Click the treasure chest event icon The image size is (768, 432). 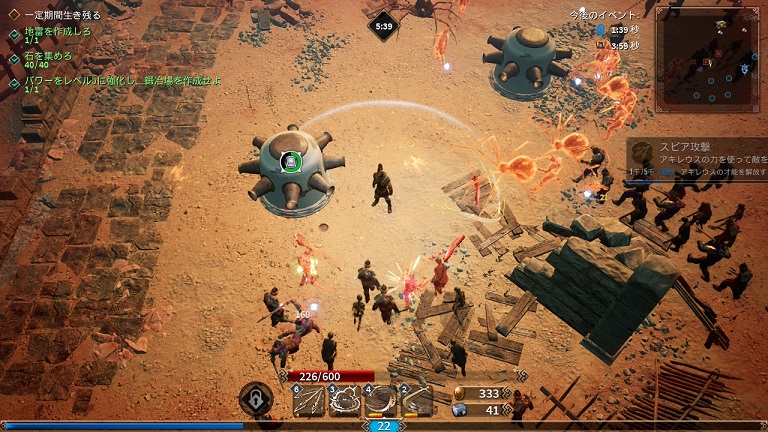(x=600, y=45)
